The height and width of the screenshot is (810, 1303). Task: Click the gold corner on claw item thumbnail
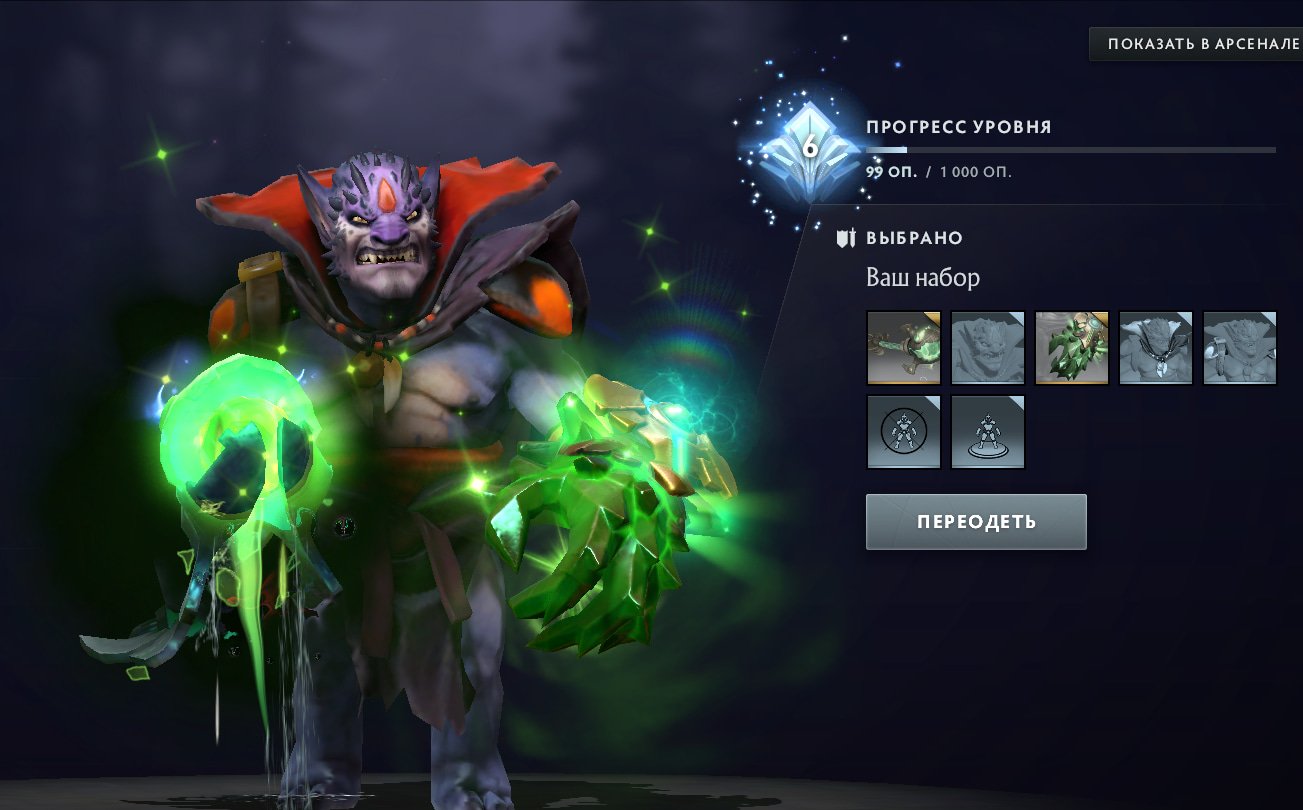point(1099,318)
